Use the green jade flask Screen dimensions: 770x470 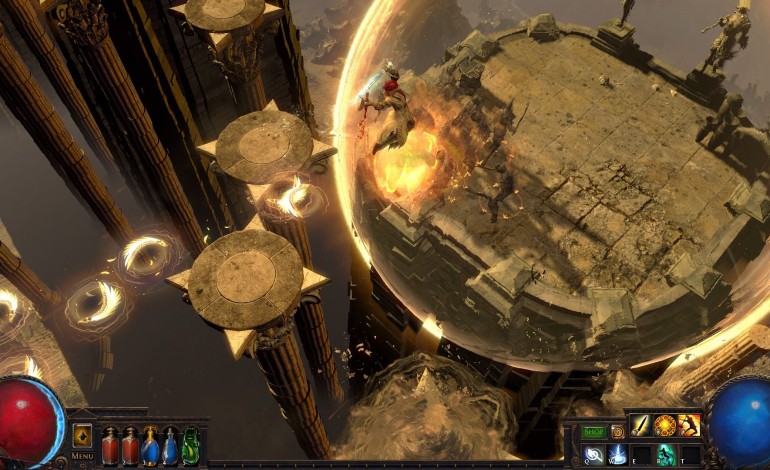(190, 446)
